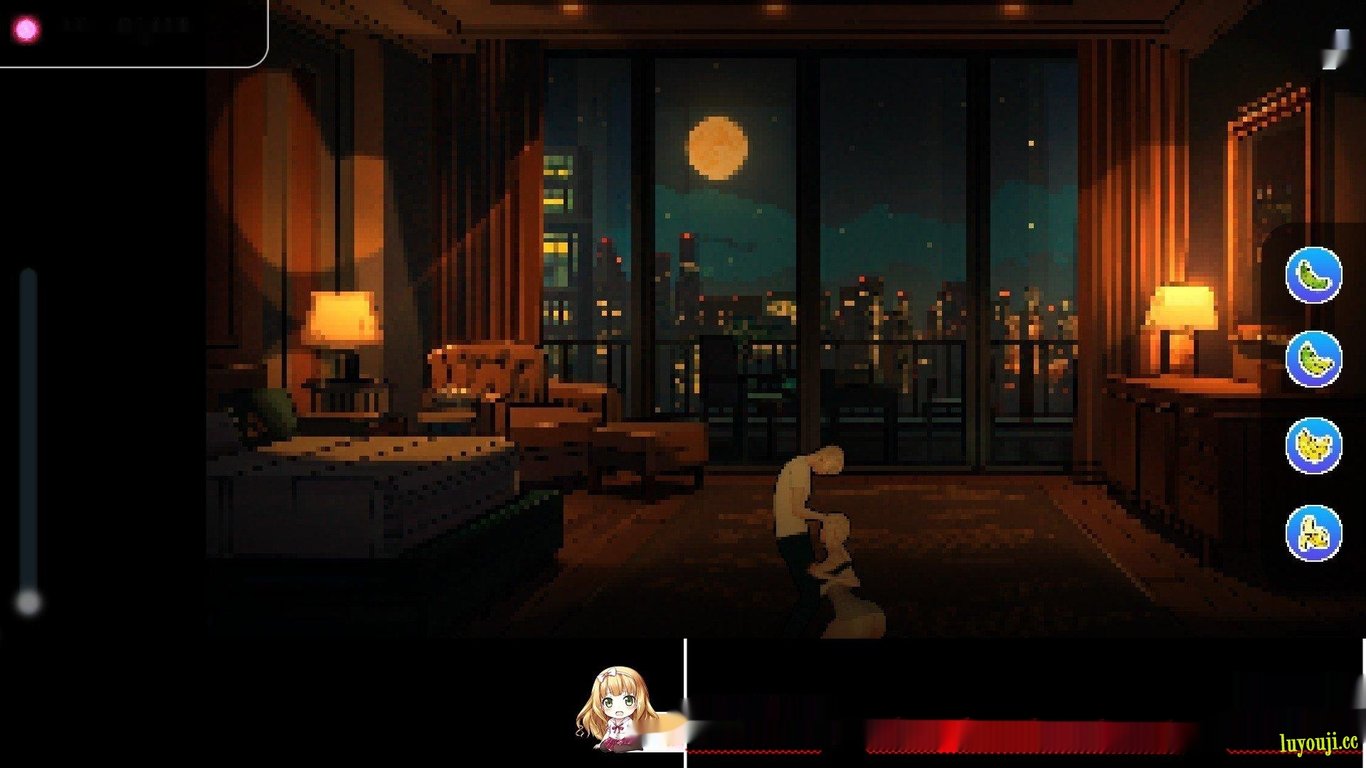Screen dimensions: 1366x768
Task: Toggle the bottom banana ability button
Action: tap(1311, 532)
